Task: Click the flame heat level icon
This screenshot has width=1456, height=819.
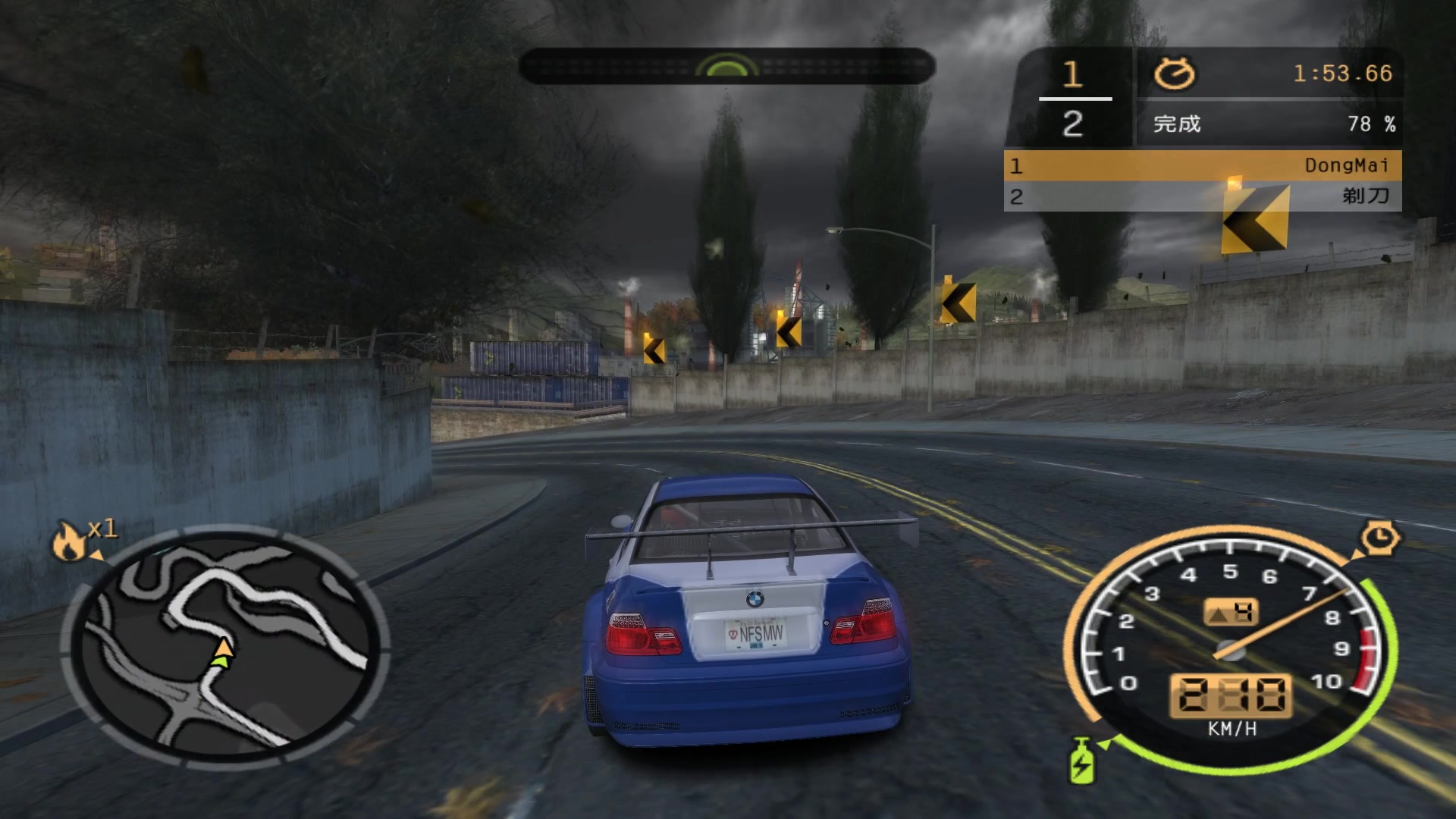Action: click(x=68, y=541)
